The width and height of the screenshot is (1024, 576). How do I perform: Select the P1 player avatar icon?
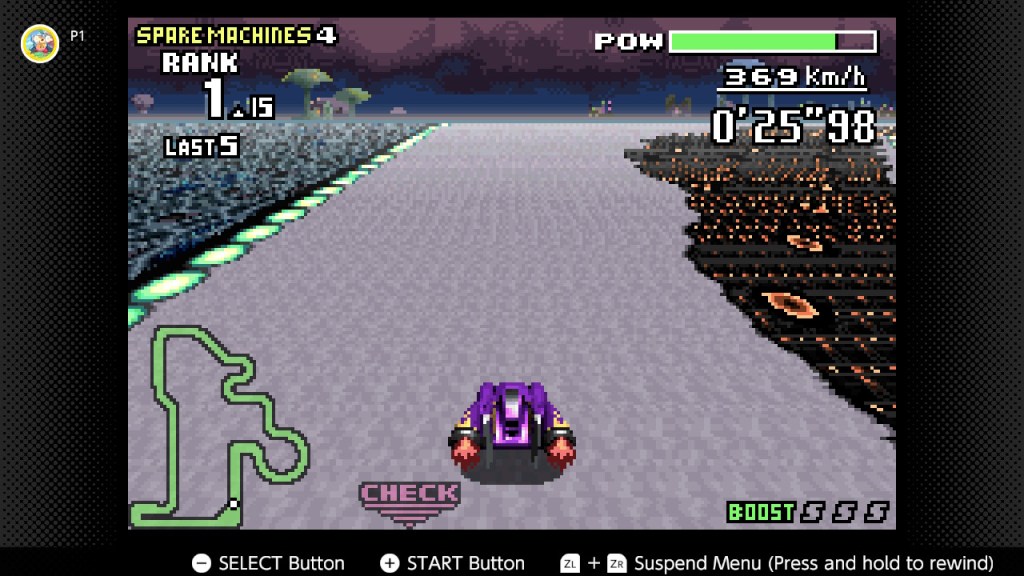point(40,43)
